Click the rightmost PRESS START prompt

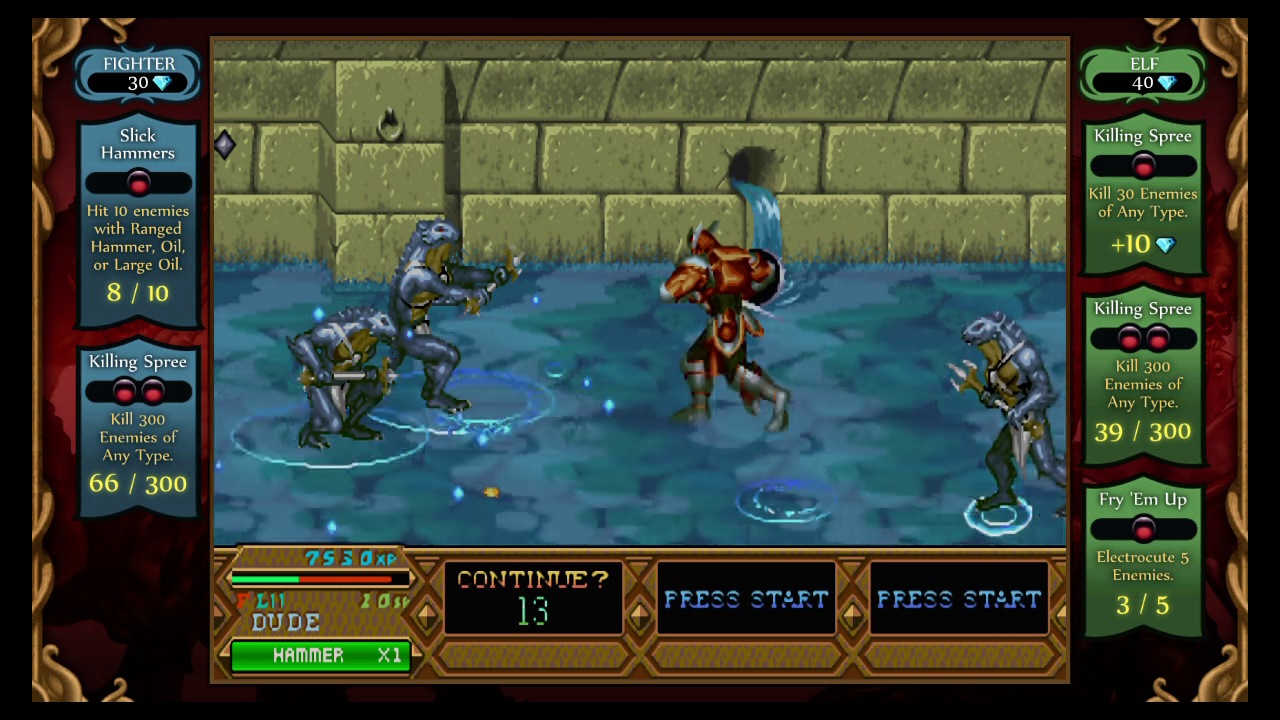tap(958, 599)
